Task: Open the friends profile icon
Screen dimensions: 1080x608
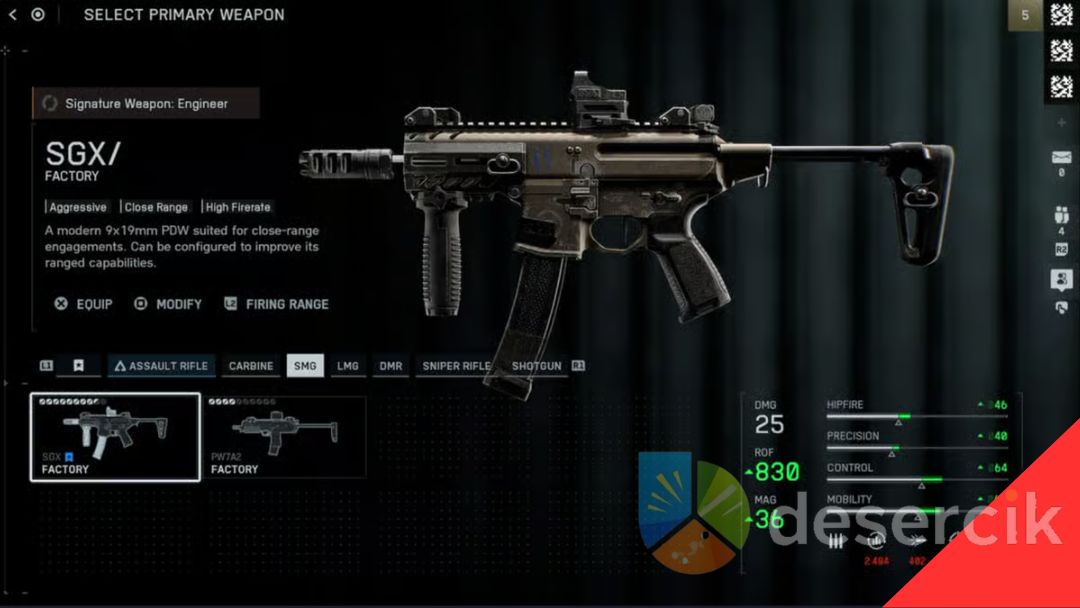Action: click(1061, 280)
